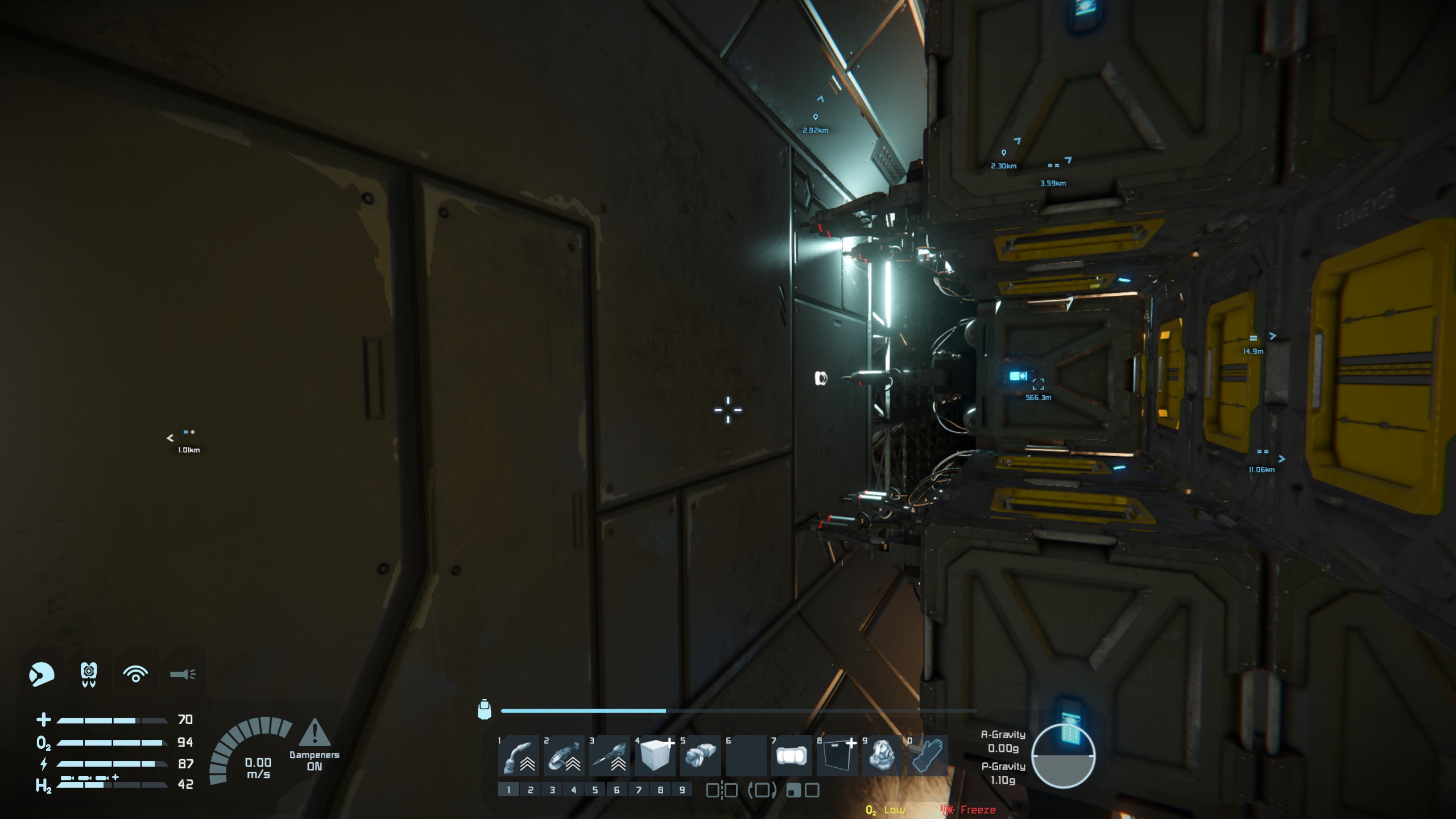Choose the hand drill in slot 3
Viewport: 1456px width, 819px height.
pos(609,756)
